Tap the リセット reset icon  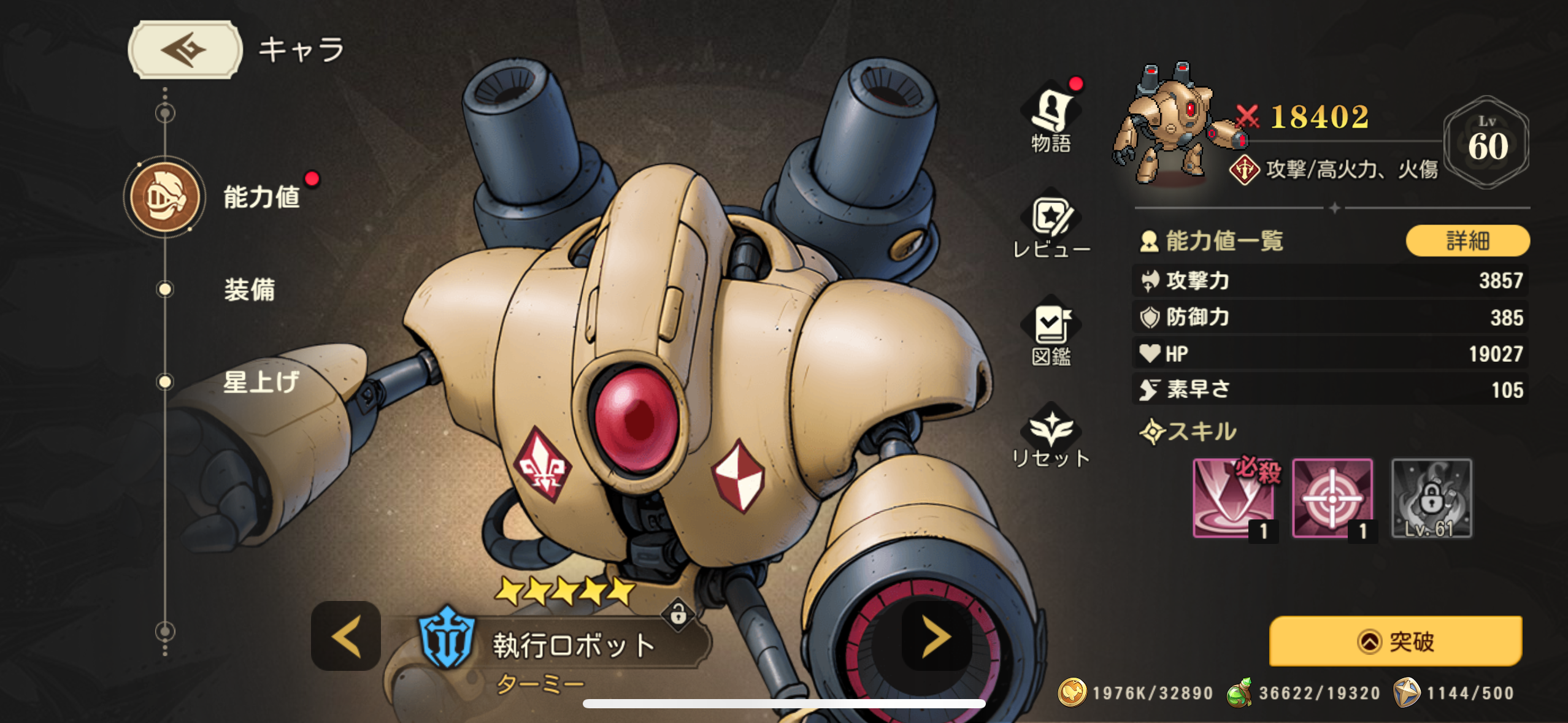[x=1051, y=437]
